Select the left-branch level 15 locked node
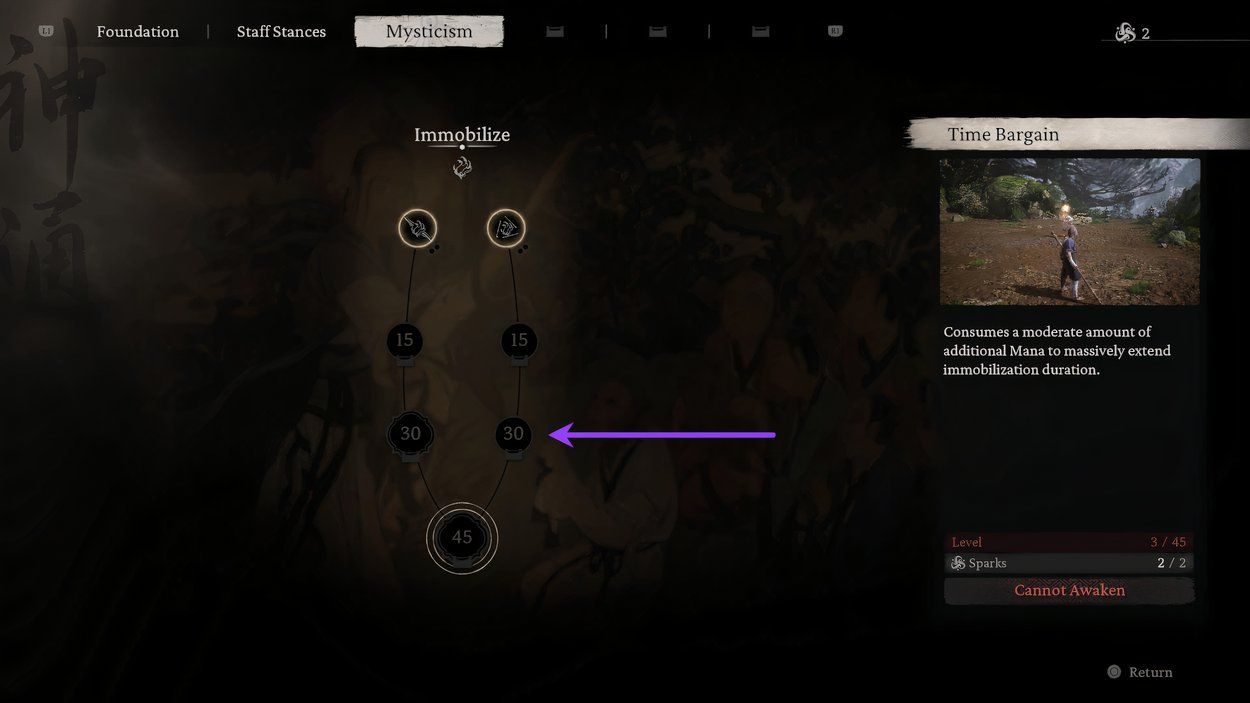This screenshot has width=1250, height=703. (x=404, y=341)
